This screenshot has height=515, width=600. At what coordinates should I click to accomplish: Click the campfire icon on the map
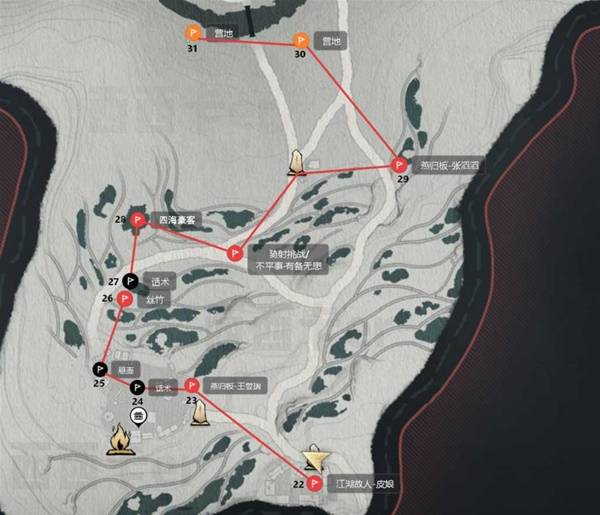[121, 438]
